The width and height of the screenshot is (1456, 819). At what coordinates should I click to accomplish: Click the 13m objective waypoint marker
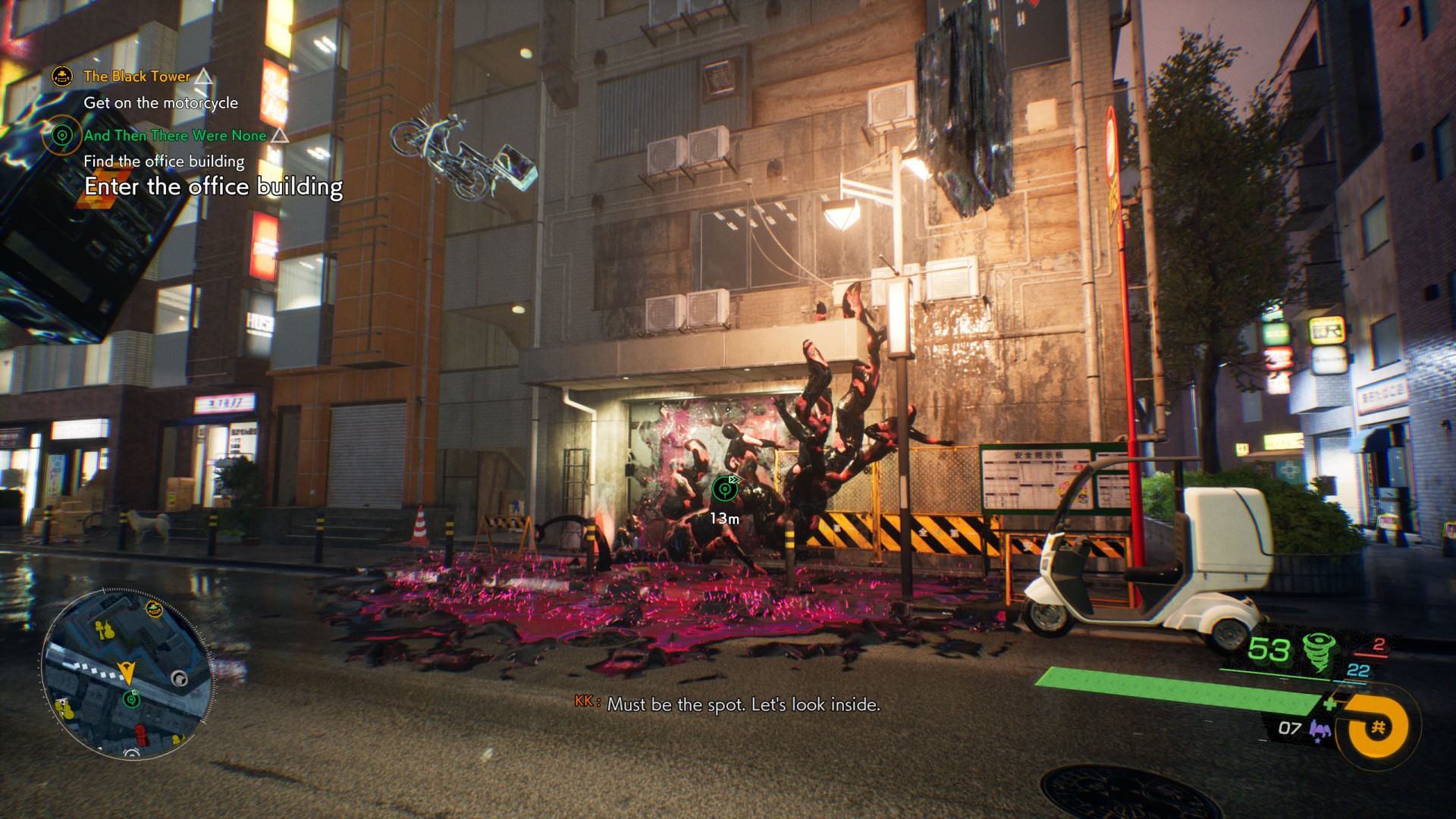[726, 489]
